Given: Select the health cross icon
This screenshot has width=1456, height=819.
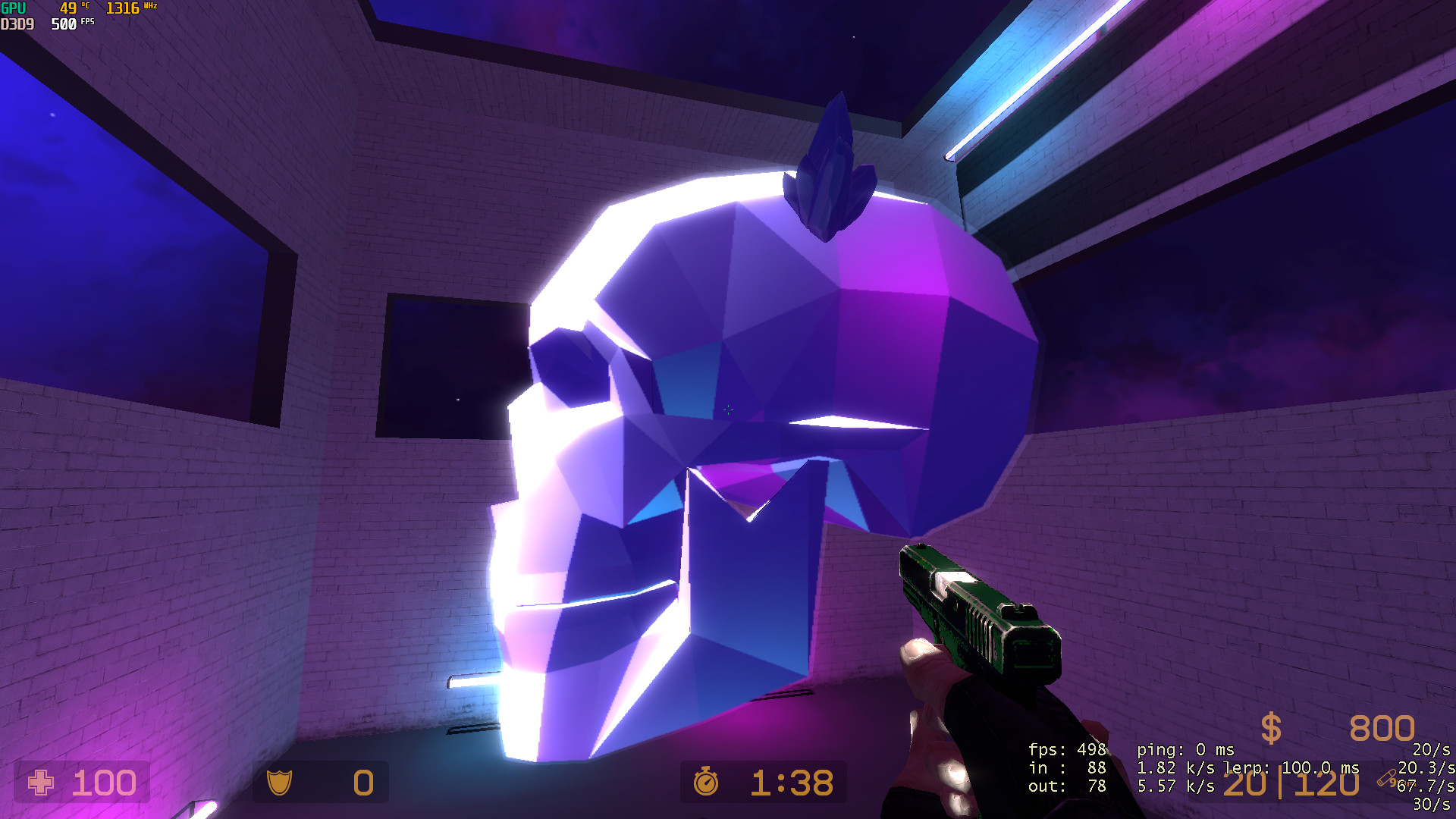Looking at the screenshot, I should (x=42, y=783).
